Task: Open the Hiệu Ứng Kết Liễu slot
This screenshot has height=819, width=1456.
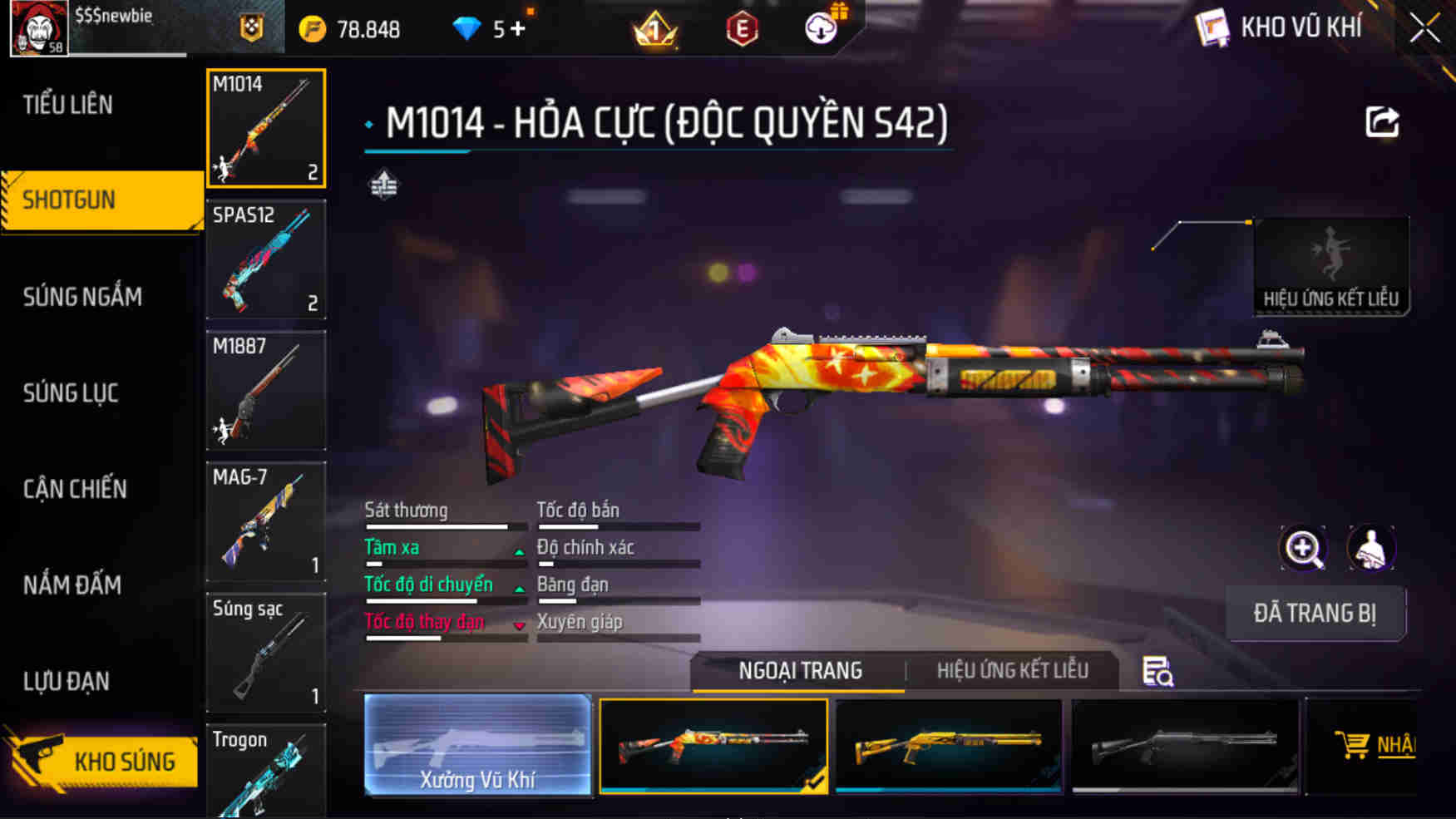Action: 1330,266
